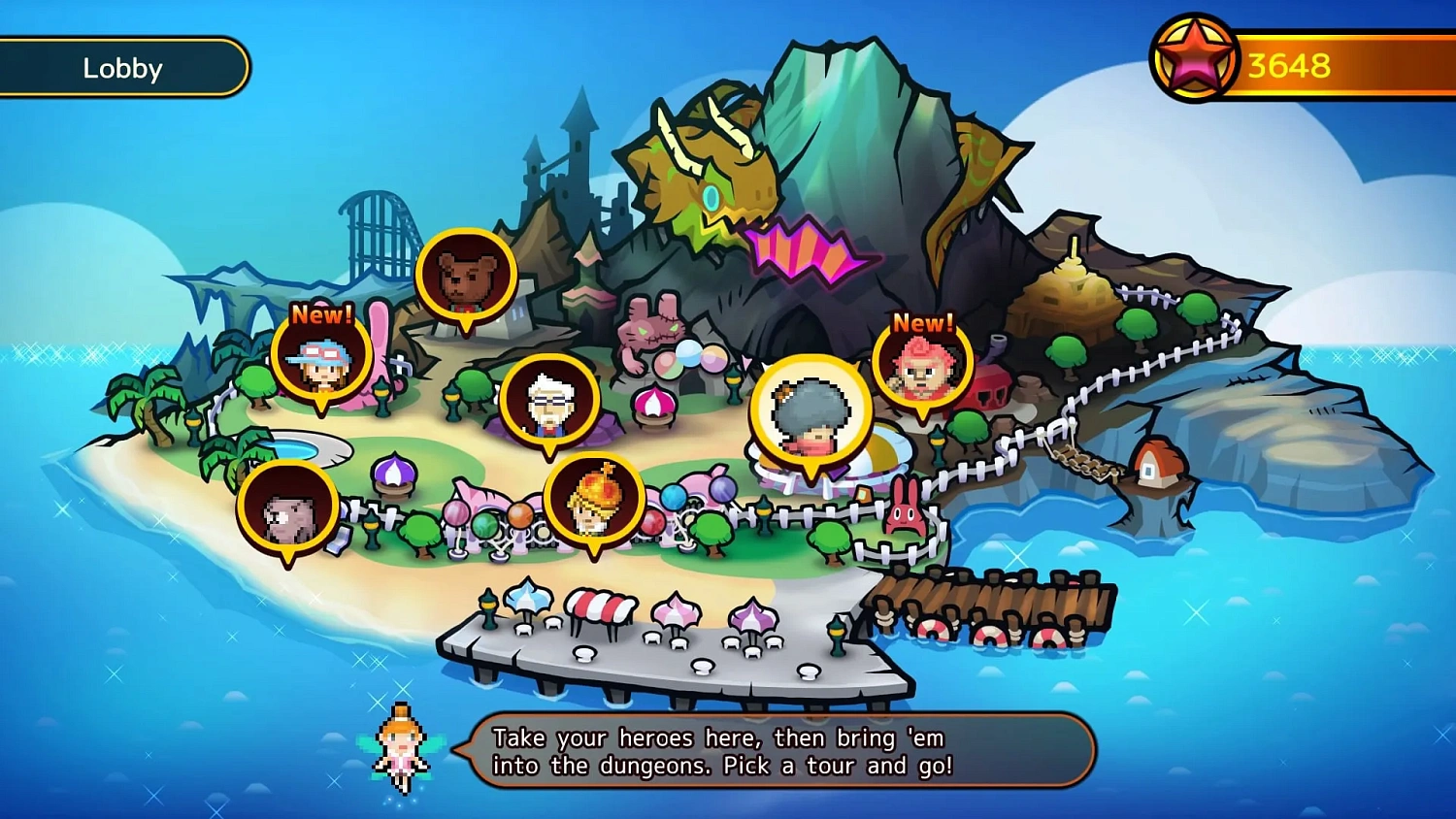Select the dark shadowy creature marker

point(288,509)
